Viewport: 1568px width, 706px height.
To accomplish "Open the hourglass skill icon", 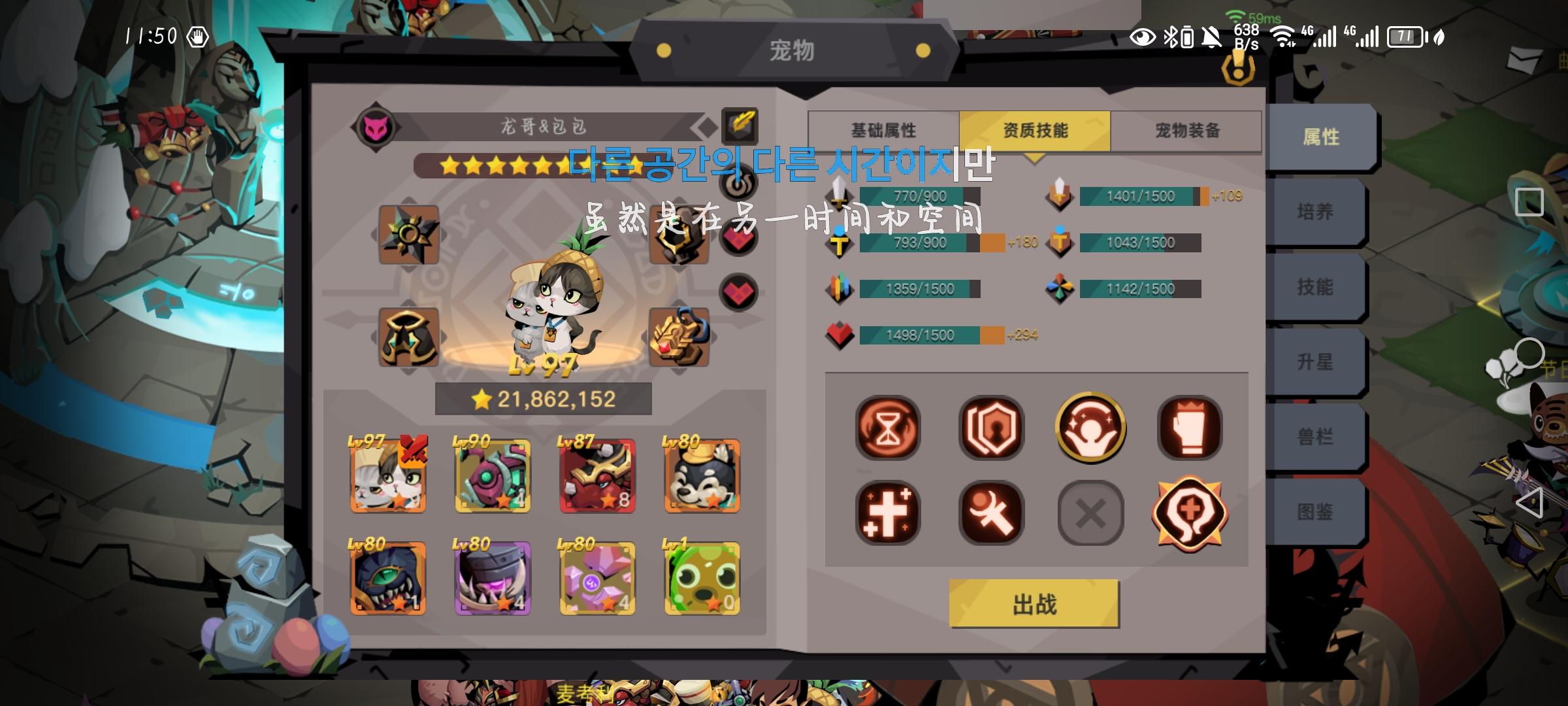I will (888, 428).
